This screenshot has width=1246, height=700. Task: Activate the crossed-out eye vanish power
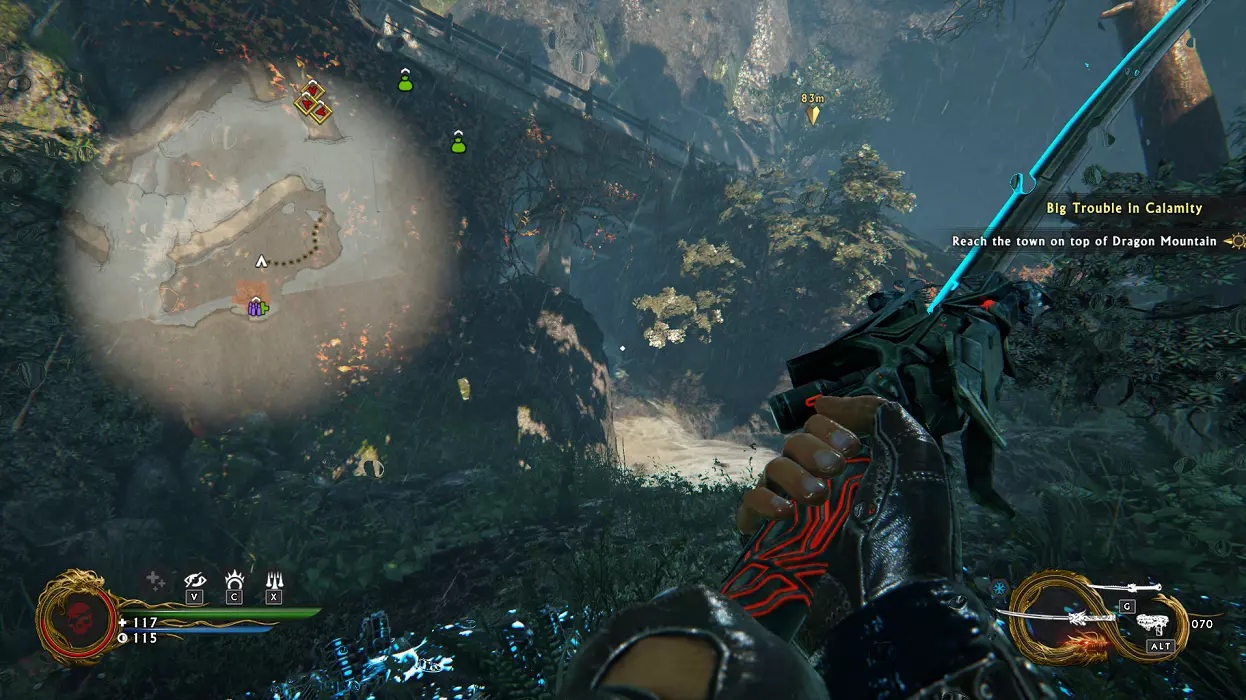pos(196,580)
